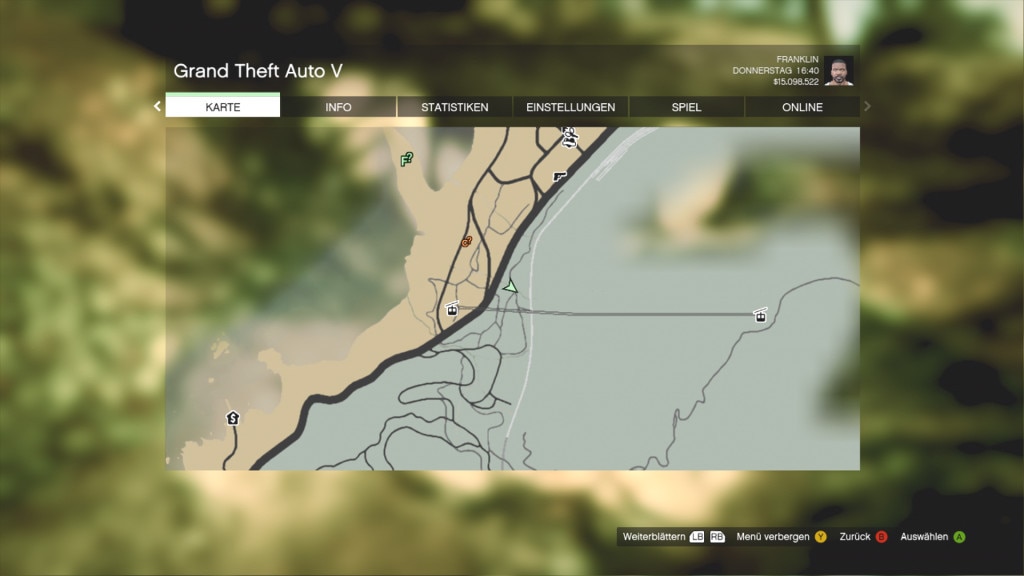
Task: Select the partly hidden marker on the map's top edge
Action: (570, 136)
